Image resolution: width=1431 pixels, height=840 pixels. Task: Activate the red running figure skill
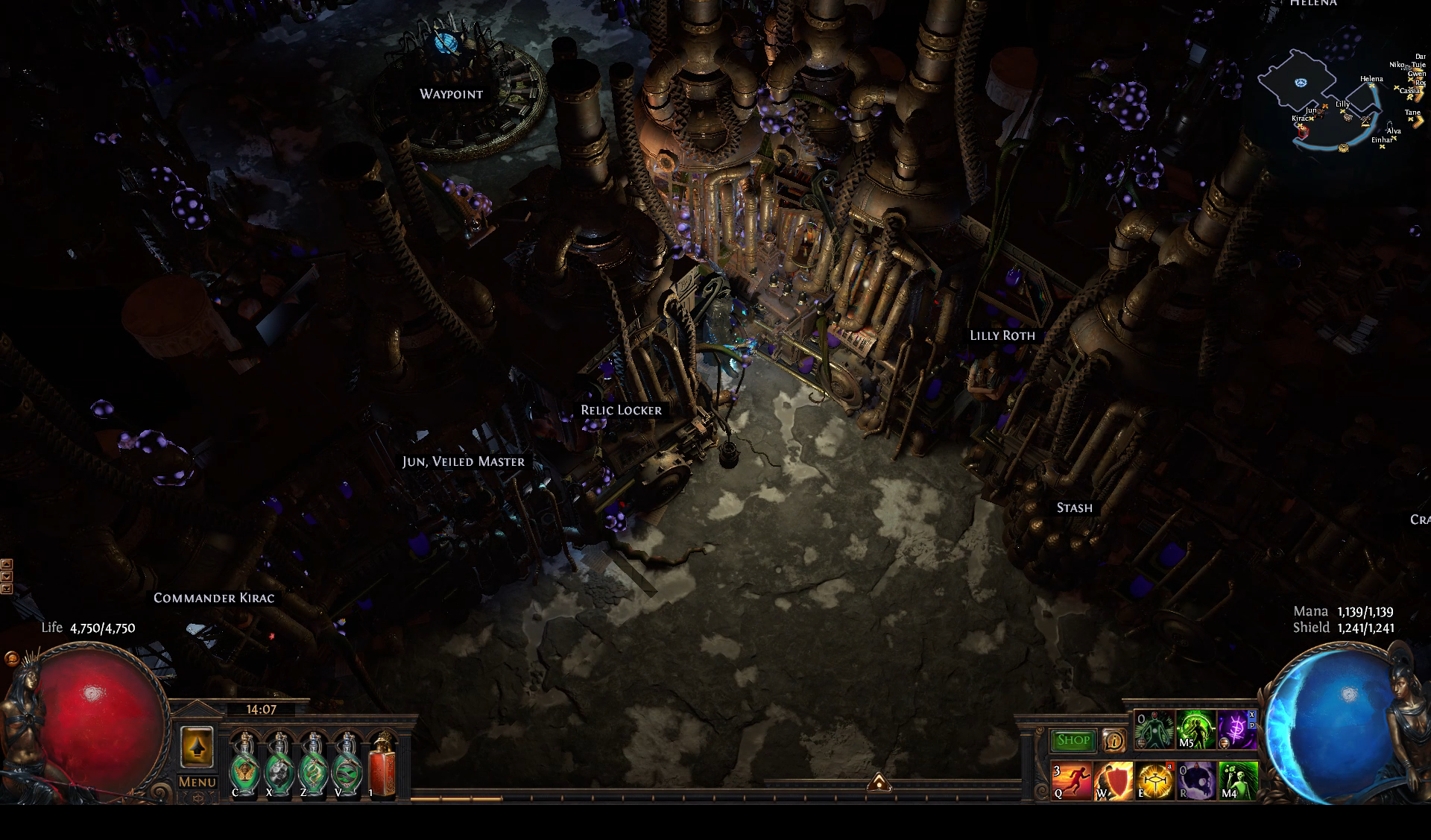tap(1071, 780)
